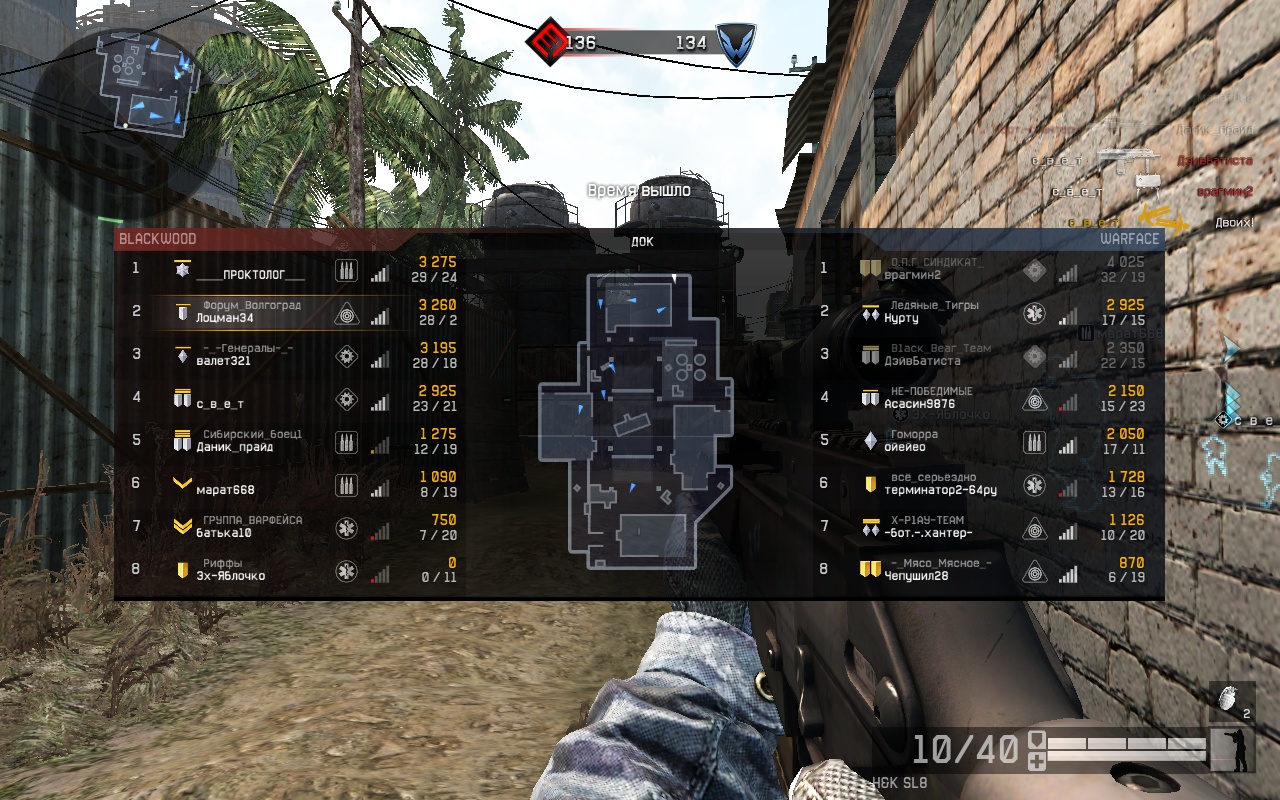Select Даник_прайд in the scoreboard

tap(234, 447)
